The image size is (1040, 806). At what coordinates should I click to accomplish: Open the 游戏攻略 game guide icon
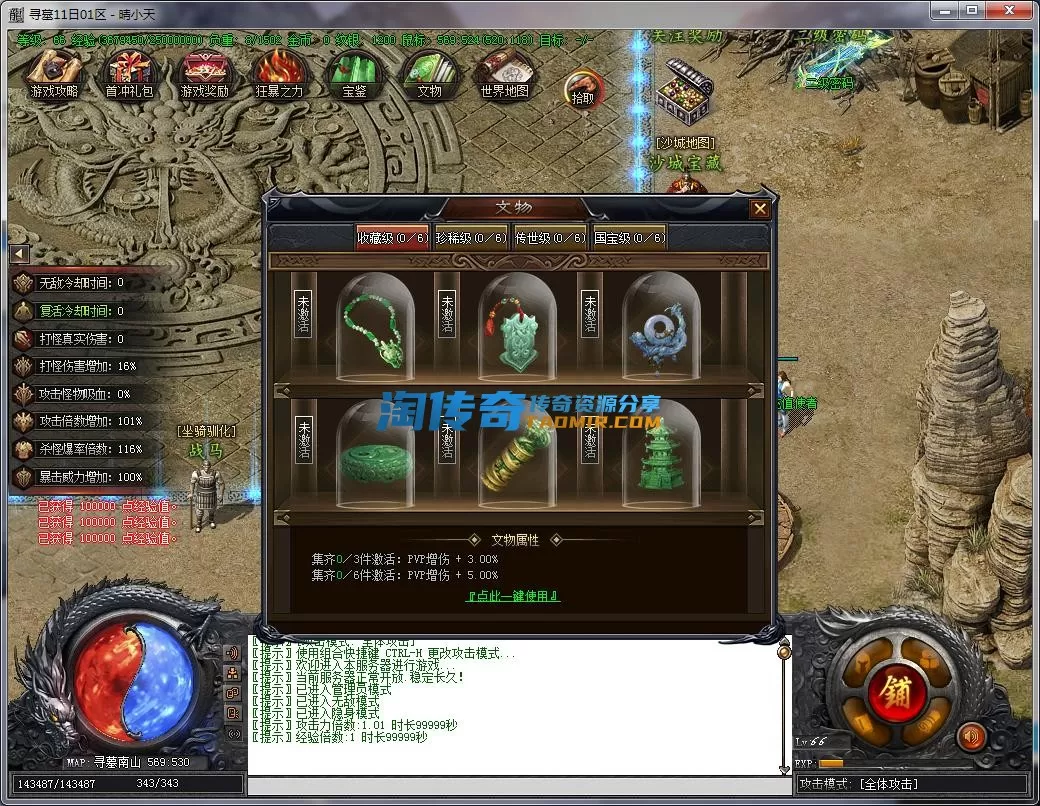(54, 74)
